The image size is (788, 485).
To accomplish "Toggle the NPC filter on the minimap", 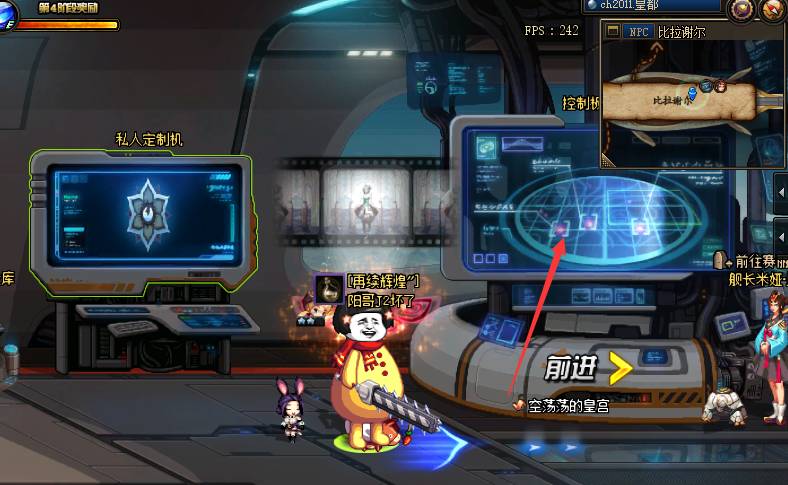I will 639,31.
